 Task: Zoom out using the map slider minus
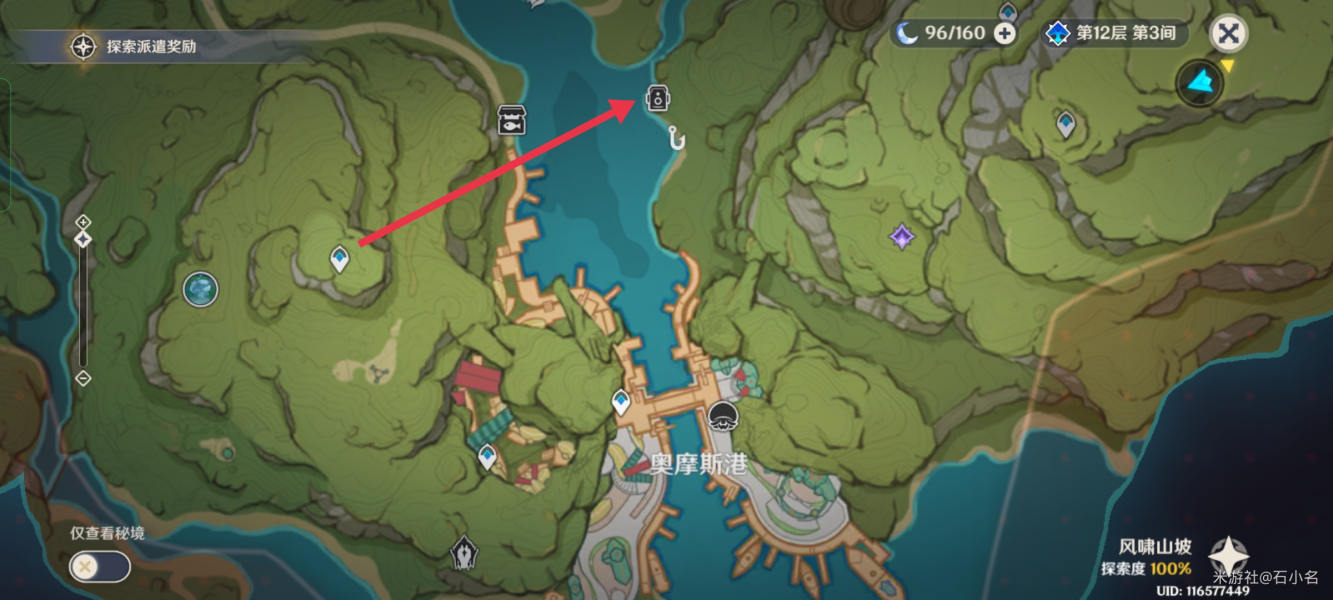tap(83, 378)
